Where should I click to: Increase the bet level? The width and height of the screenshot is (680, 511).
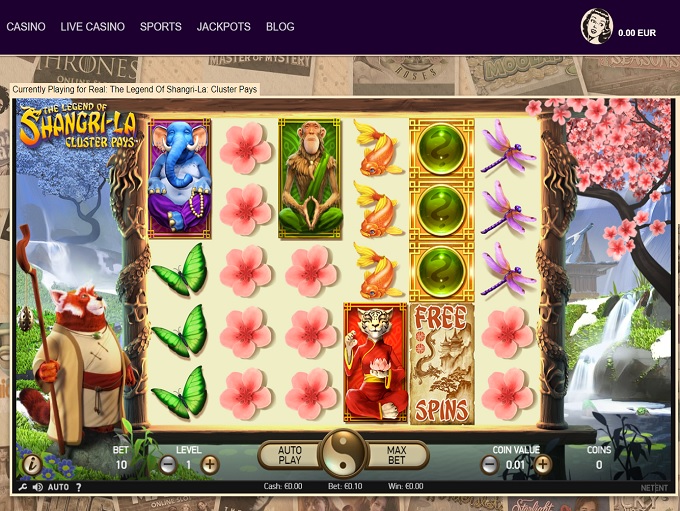click(x=210, y=464)
